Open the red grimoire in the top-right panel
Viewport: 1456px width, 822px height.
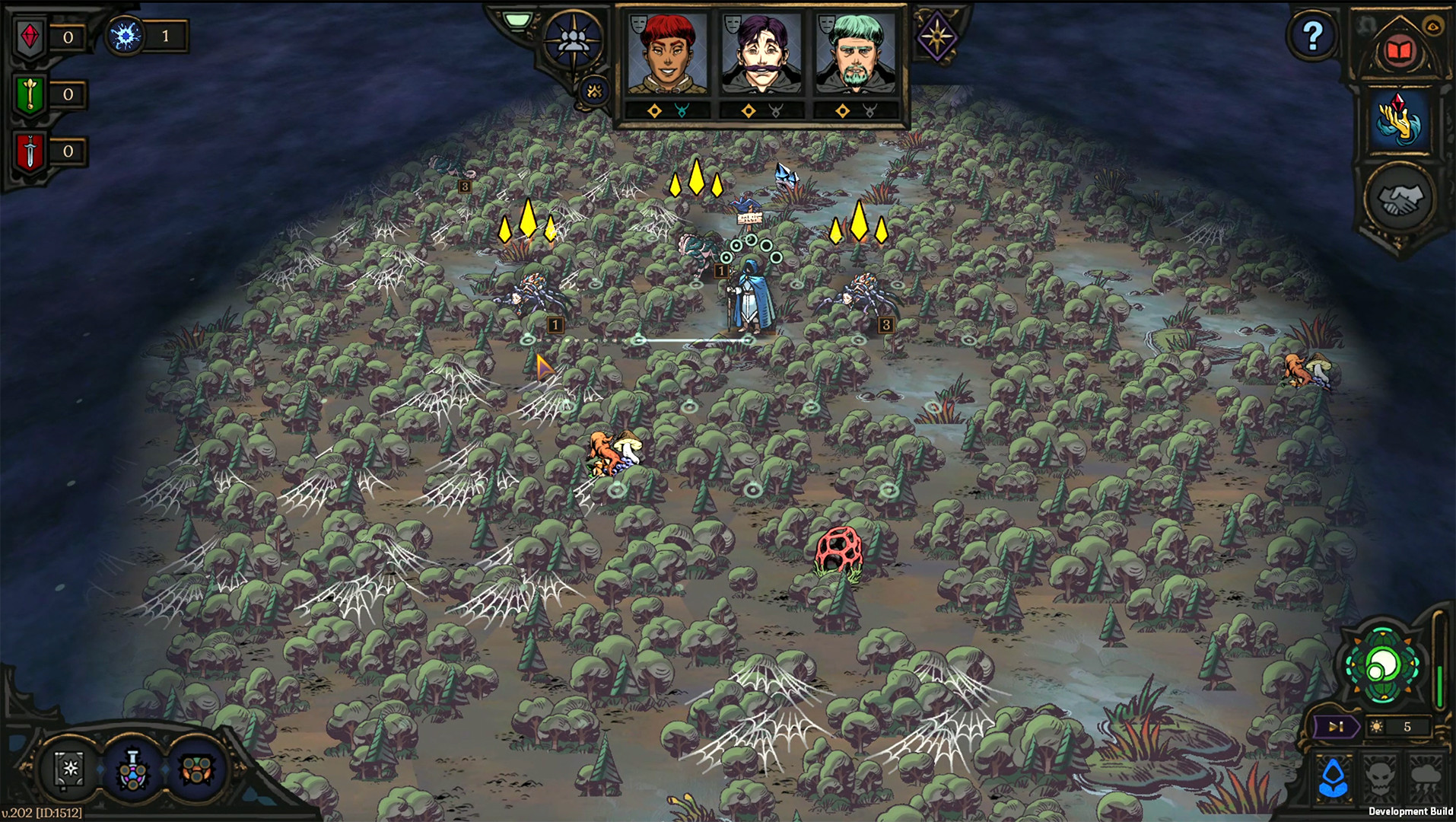1400,48
